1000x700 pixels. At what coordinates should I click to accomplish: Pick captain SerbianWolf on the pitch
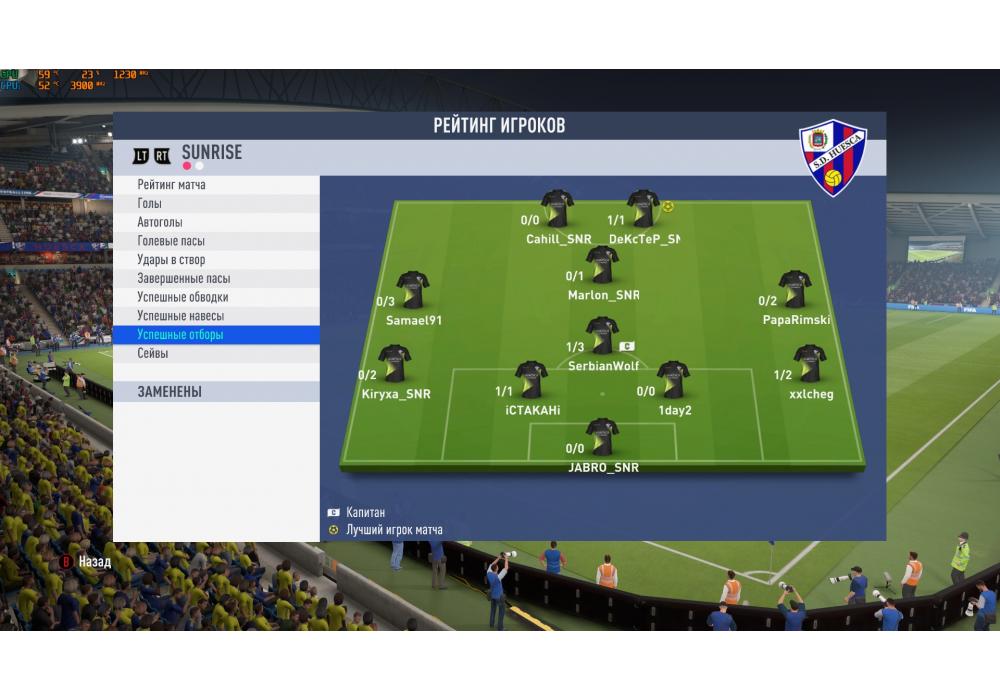pos(602,336)
